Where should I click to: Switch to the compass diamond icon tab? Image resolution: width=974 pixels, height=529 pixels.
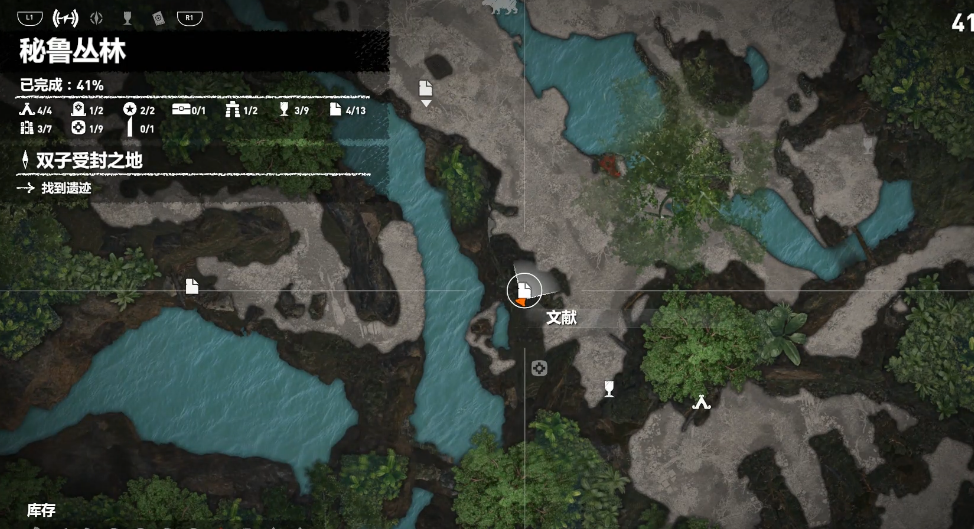[97, 17]
